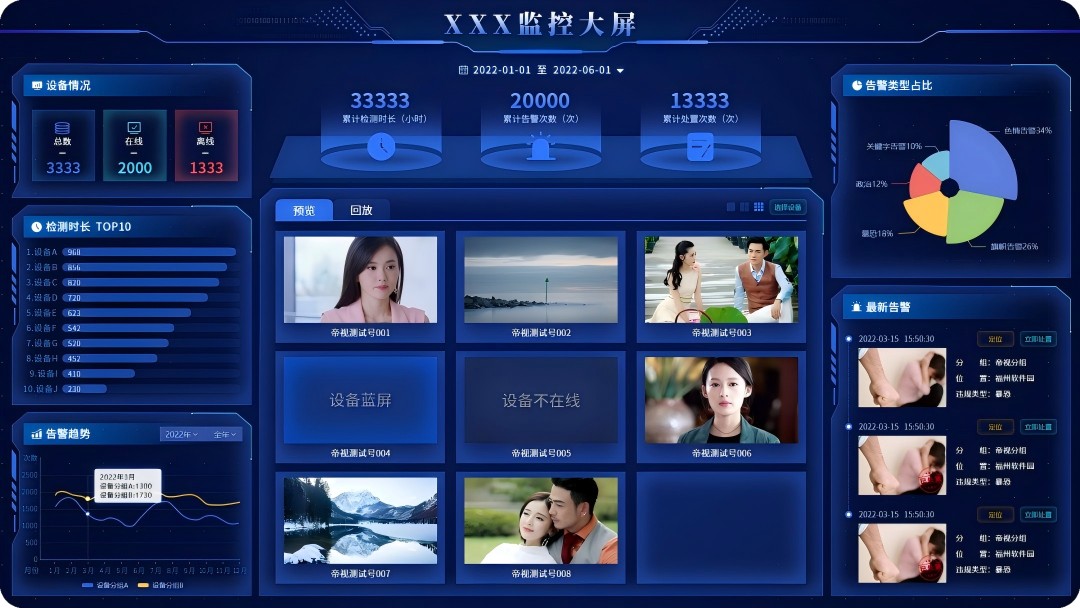Select the 设备不在线 tile for 帝视测试号005
The width and height of the screenshot is (1080, 608).
point(540,400)
